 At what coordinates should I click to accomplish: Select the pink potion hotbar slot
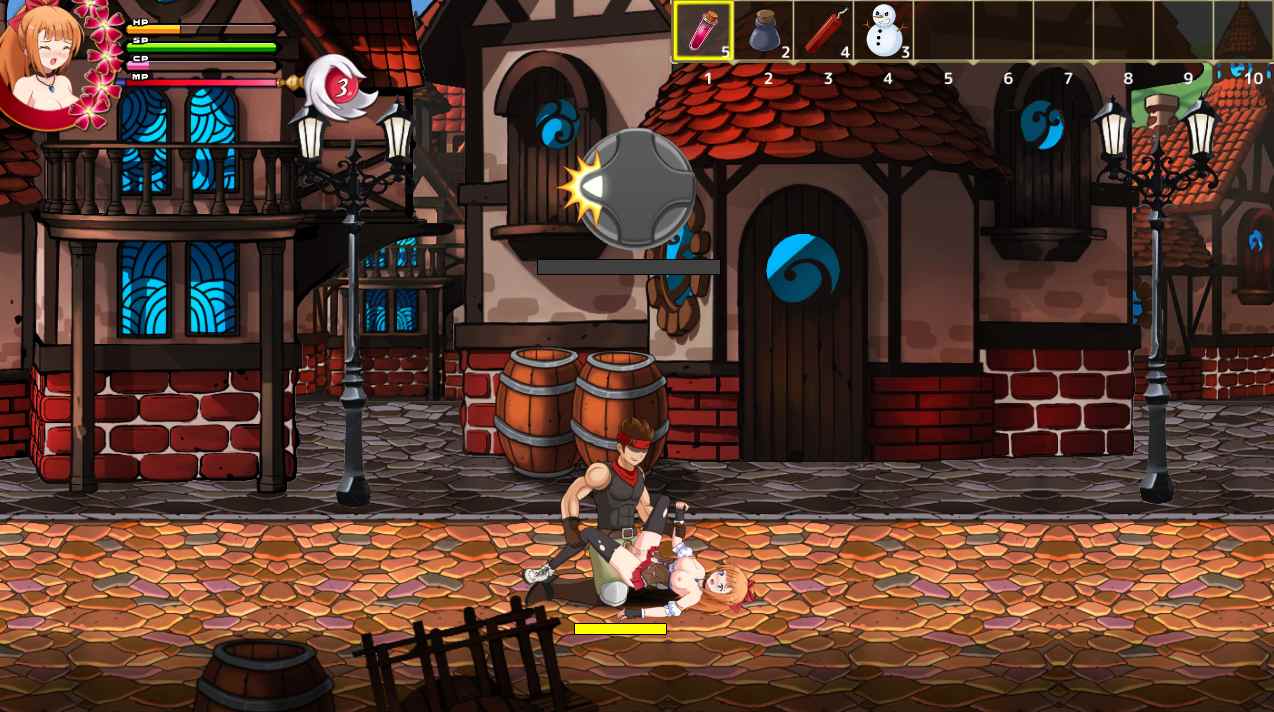703,30
